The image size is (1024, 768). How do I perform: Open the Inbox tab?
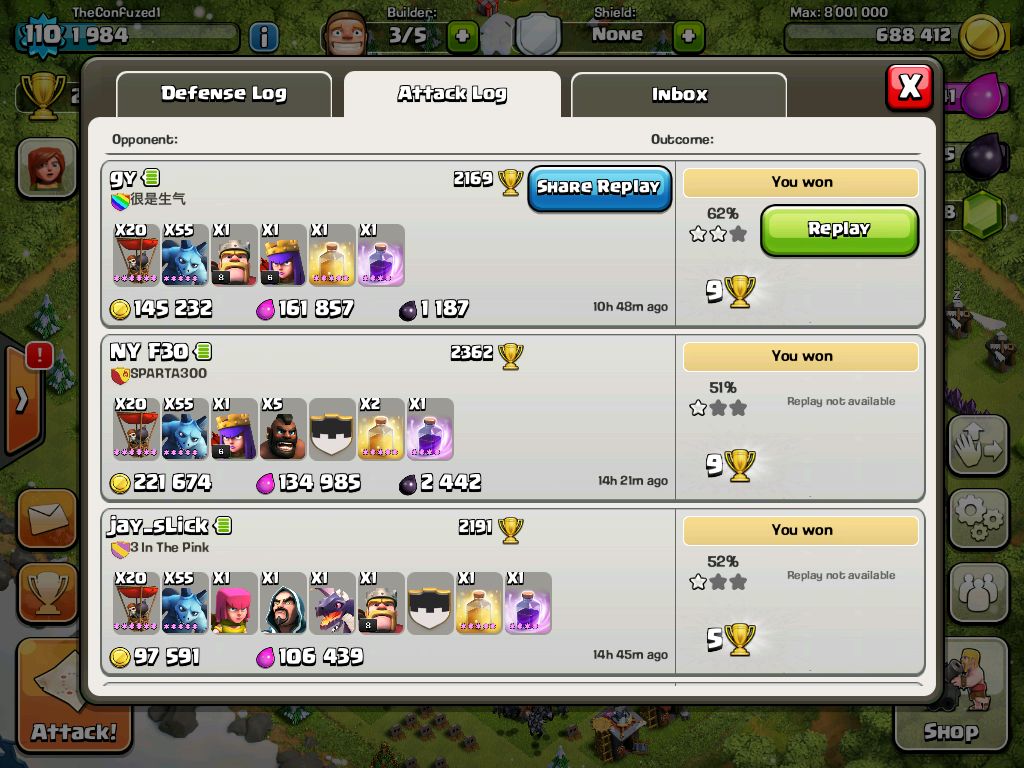point(679,95)
